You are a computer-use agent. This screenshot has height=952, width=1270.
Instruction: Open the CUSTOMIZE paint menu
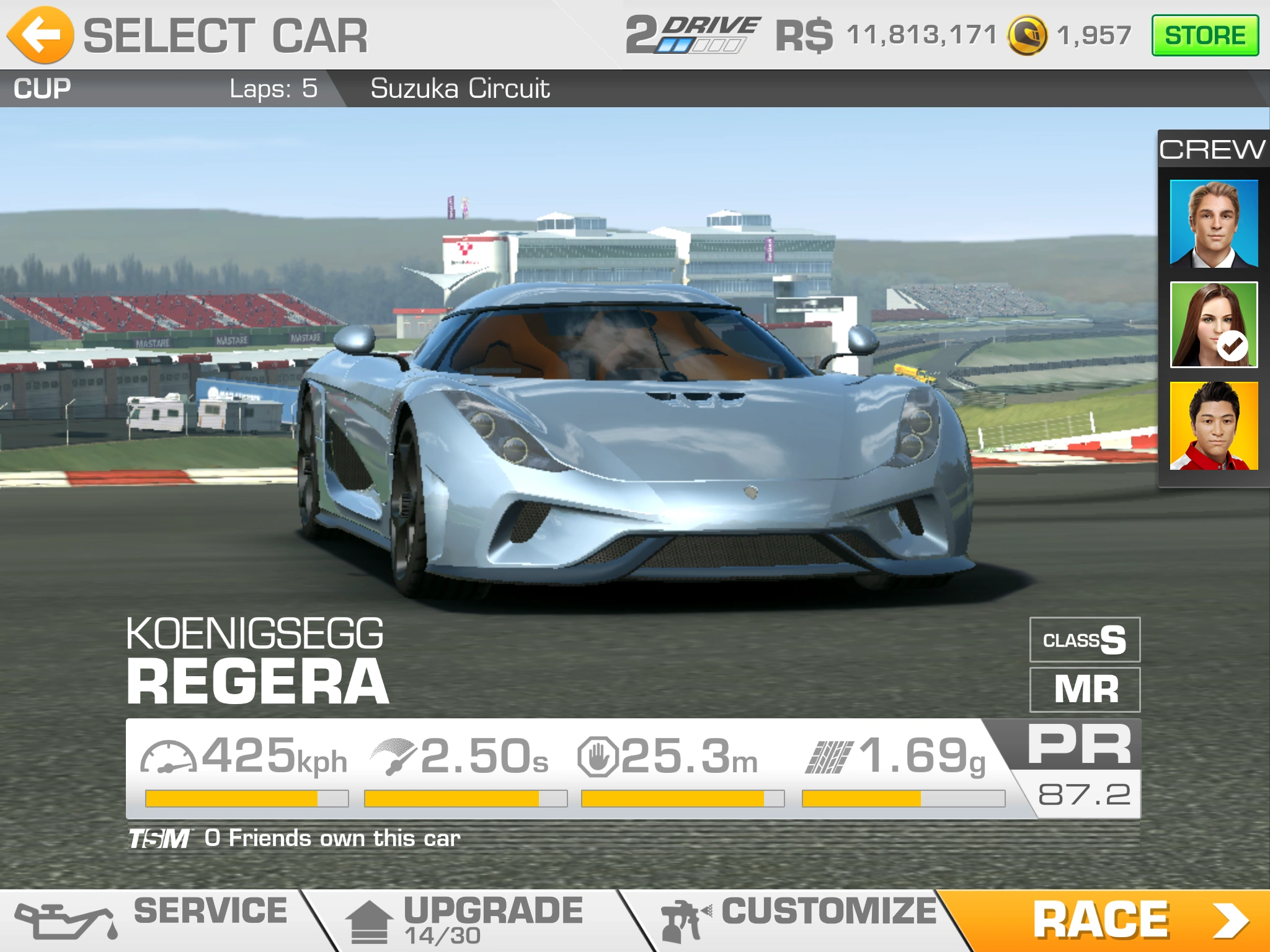pos(800,919)
